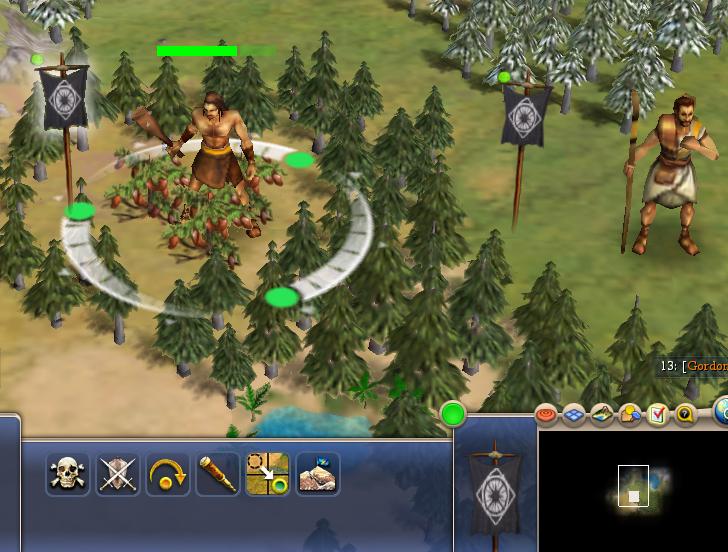
Task: Toggle the blue grid overlay button
Action: tap(574, 414)
